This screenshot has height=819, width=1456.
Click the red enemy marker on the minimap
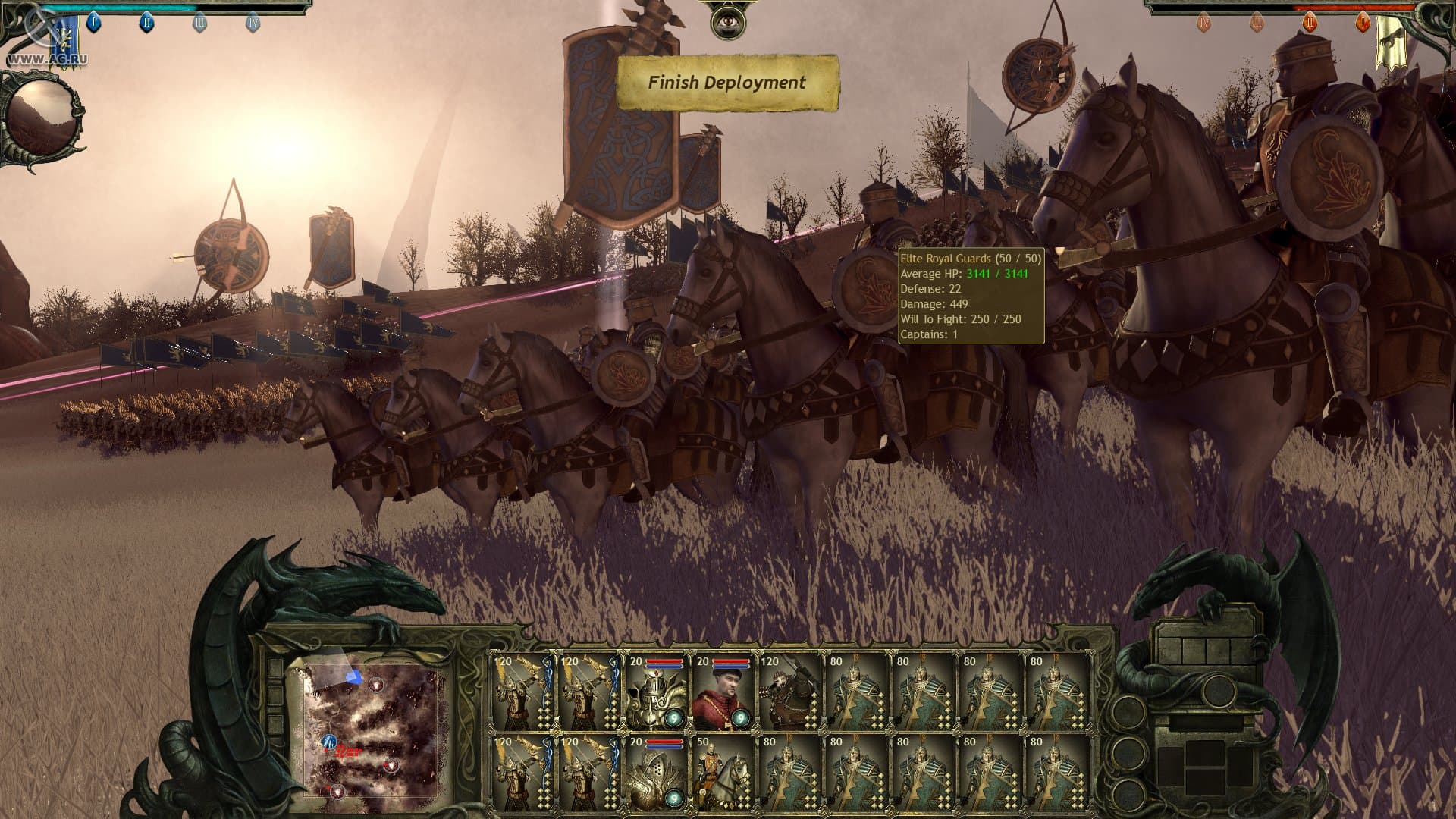[x=347, y=751]
